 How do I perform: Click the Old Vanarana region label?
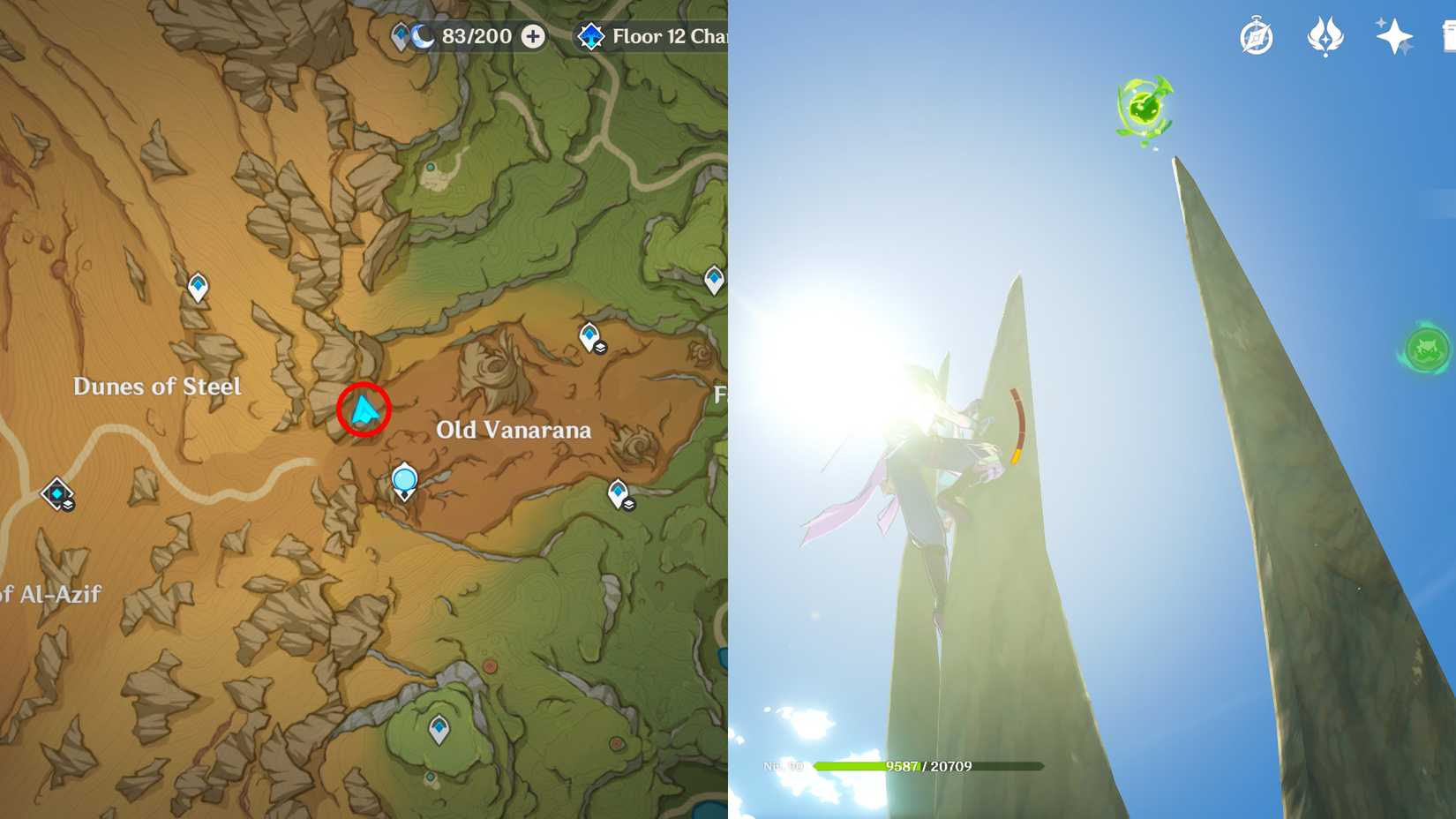point(515,430)
